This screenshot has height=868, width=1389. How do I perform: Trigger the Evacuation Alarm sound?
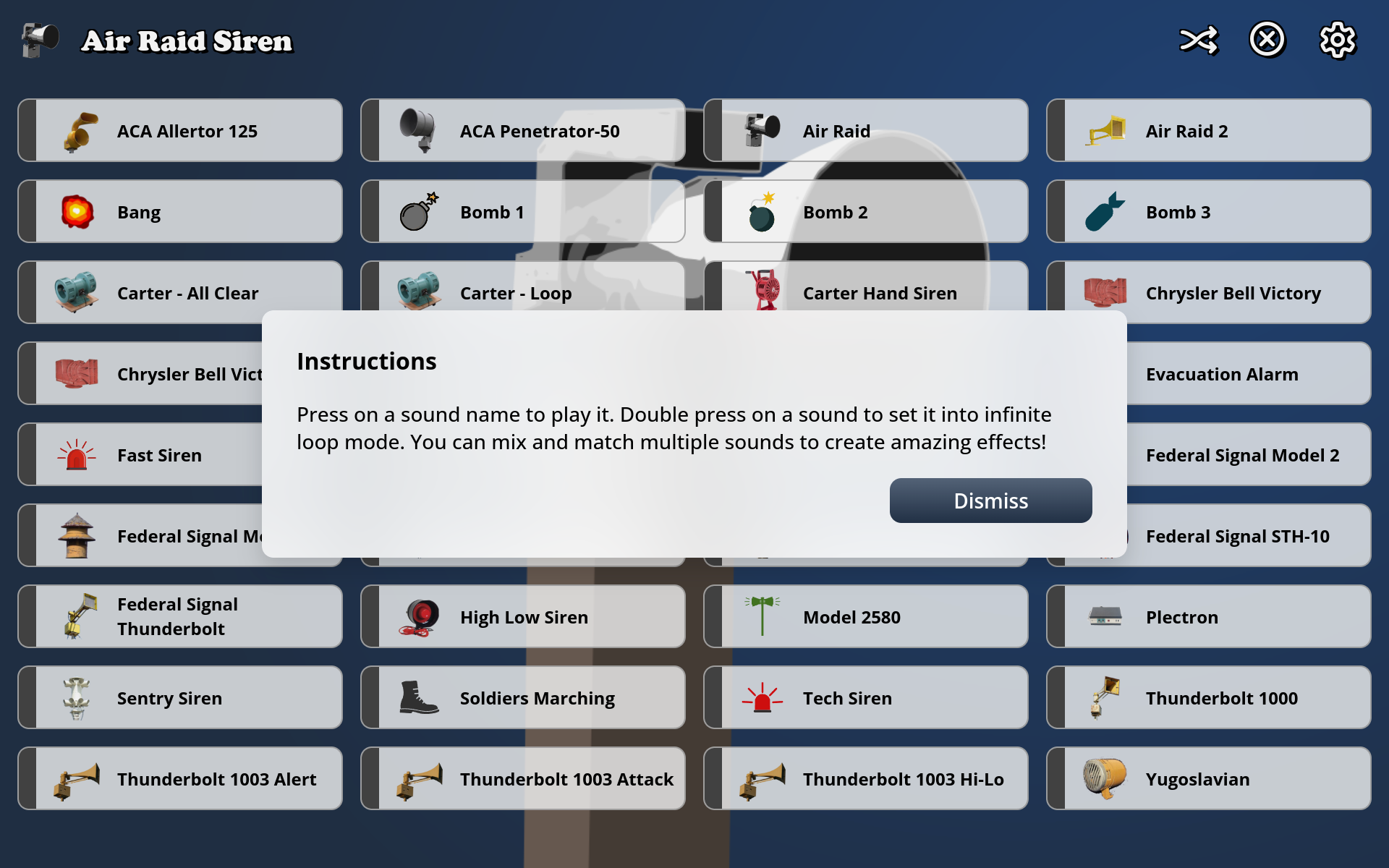pyautogui.click(x=1222, y=374)
